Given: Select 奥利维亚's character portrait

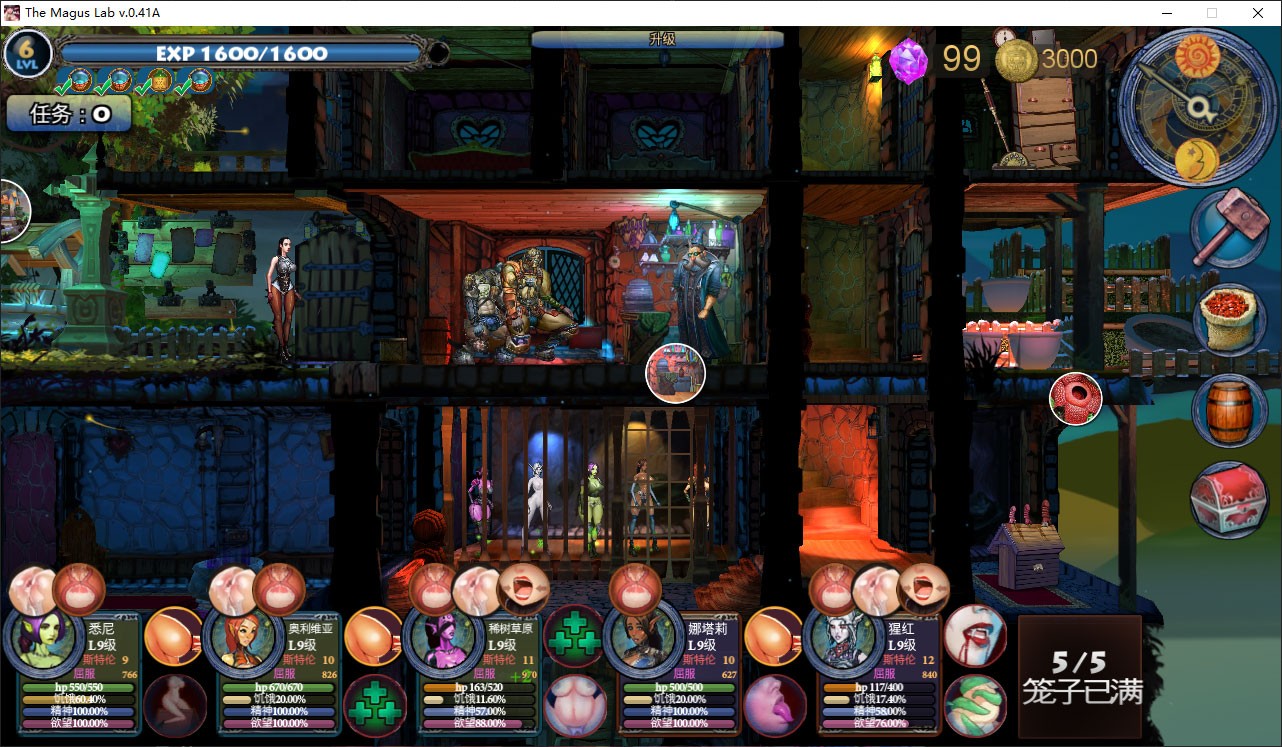Looking at the screenshot, I should (x=244, y=641).
